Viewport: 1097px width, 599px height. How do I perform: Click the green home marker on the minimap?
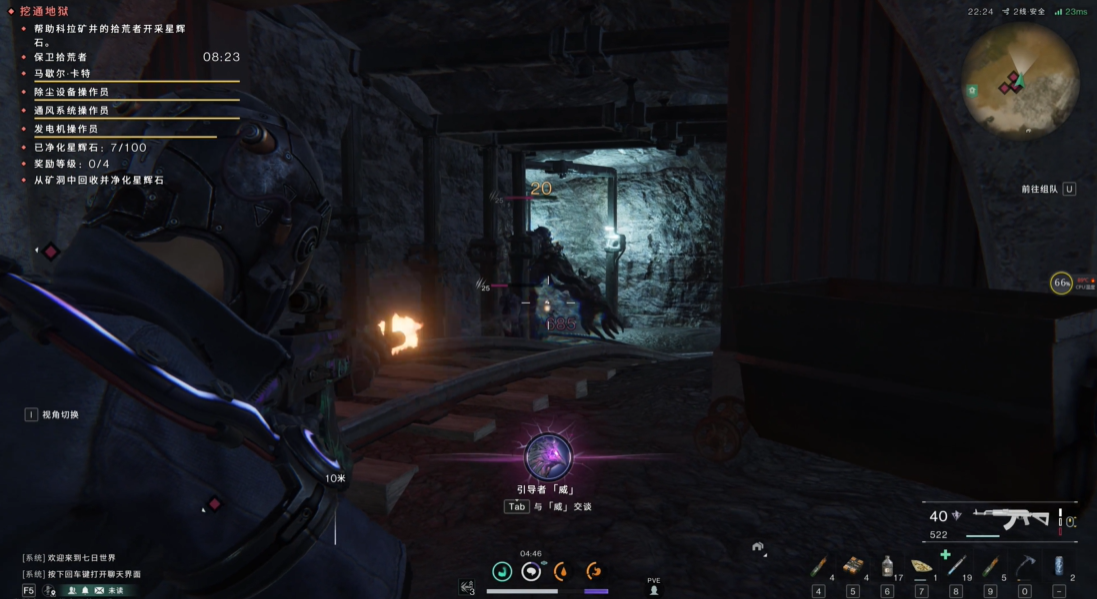tap(971, 90)
